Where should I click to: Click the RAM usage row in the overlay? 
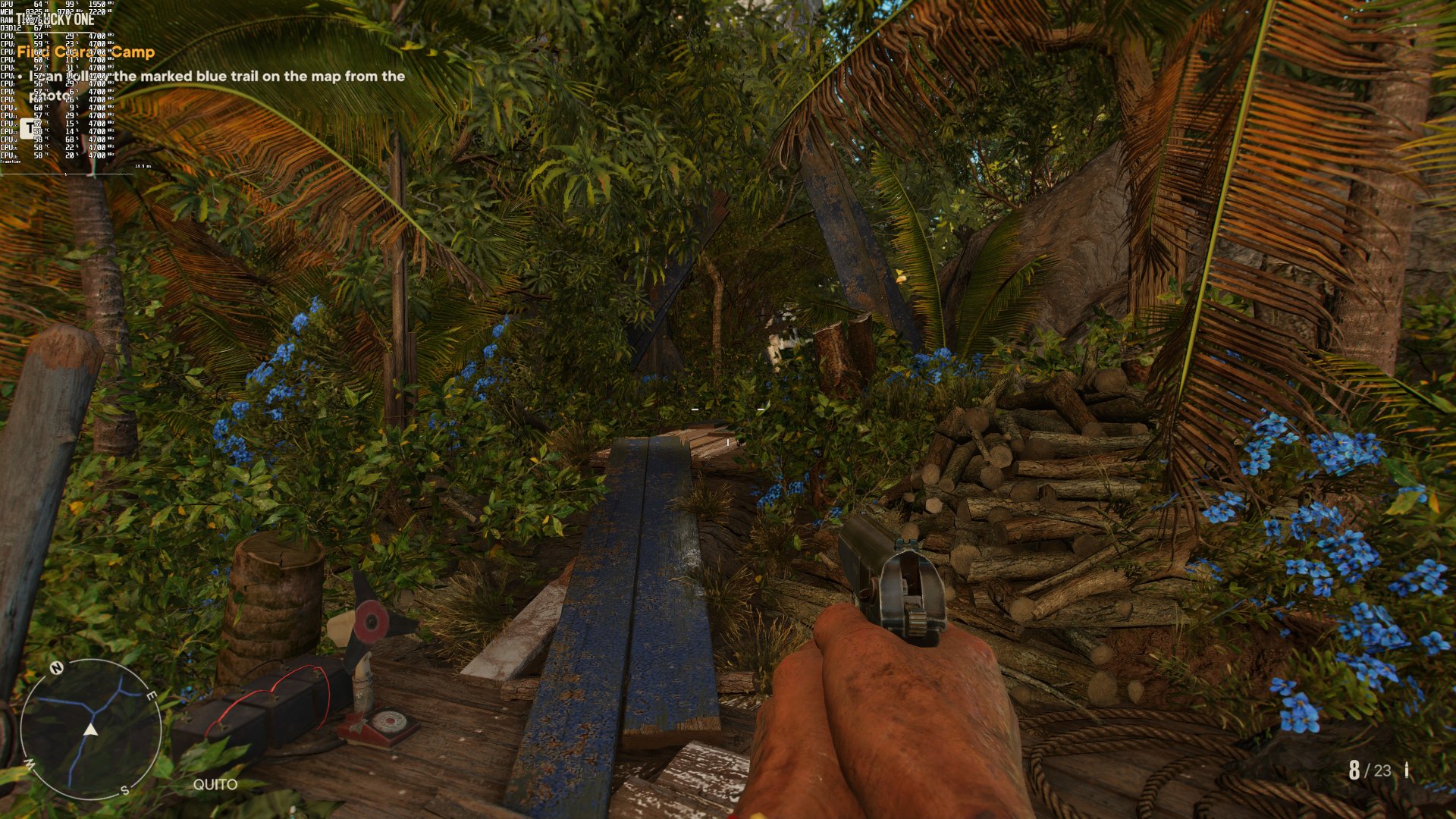(x=23, y=20)
